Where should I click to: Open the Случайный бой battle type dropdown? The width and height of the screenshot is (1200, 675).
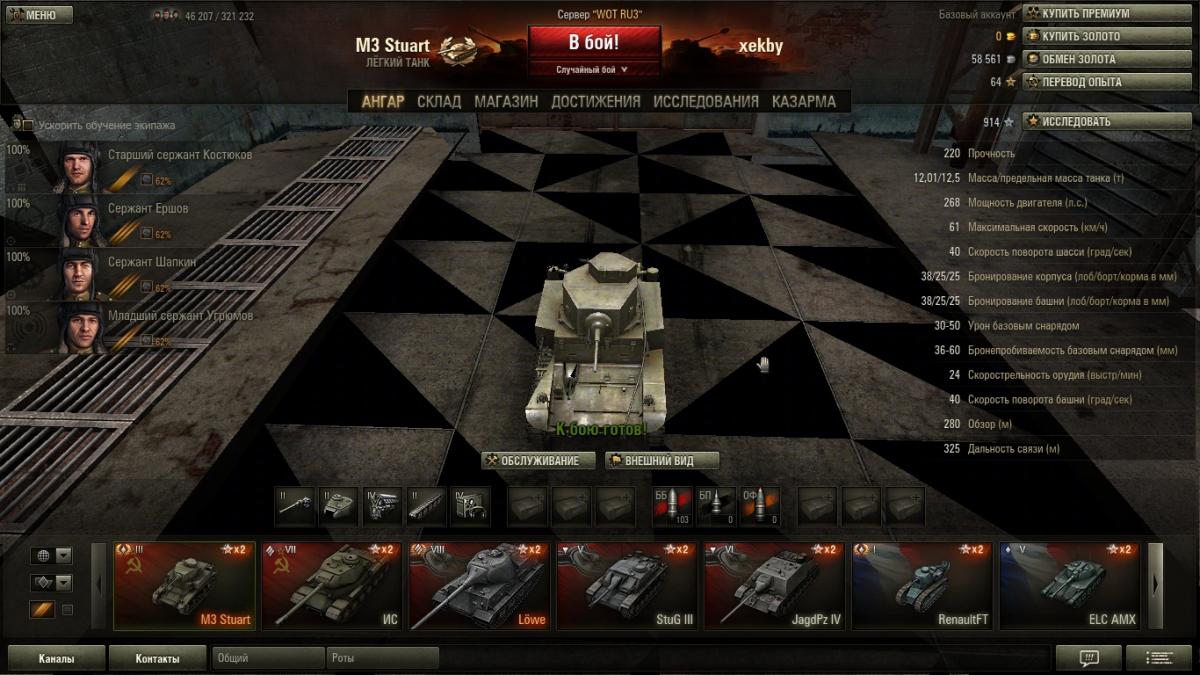pos(594,70)
